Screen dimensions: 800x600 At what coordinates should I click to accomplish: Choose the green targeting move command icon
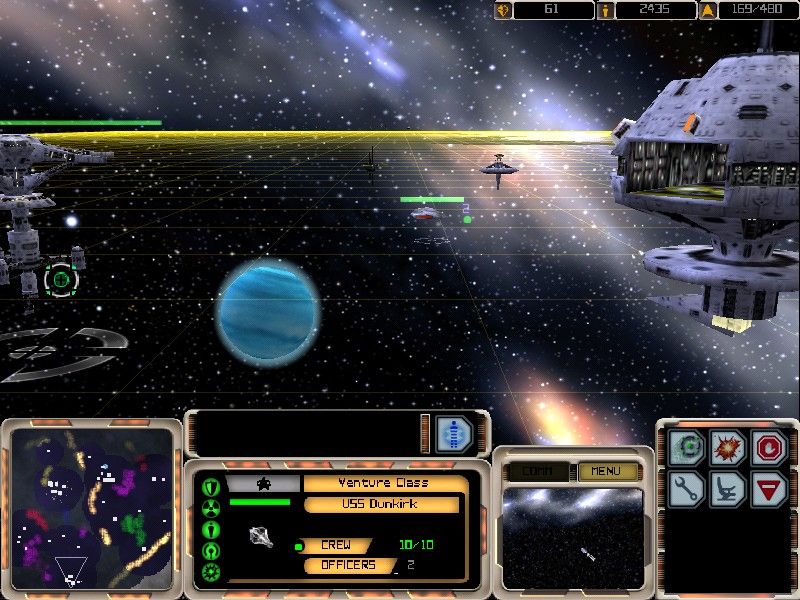(689, 447)
